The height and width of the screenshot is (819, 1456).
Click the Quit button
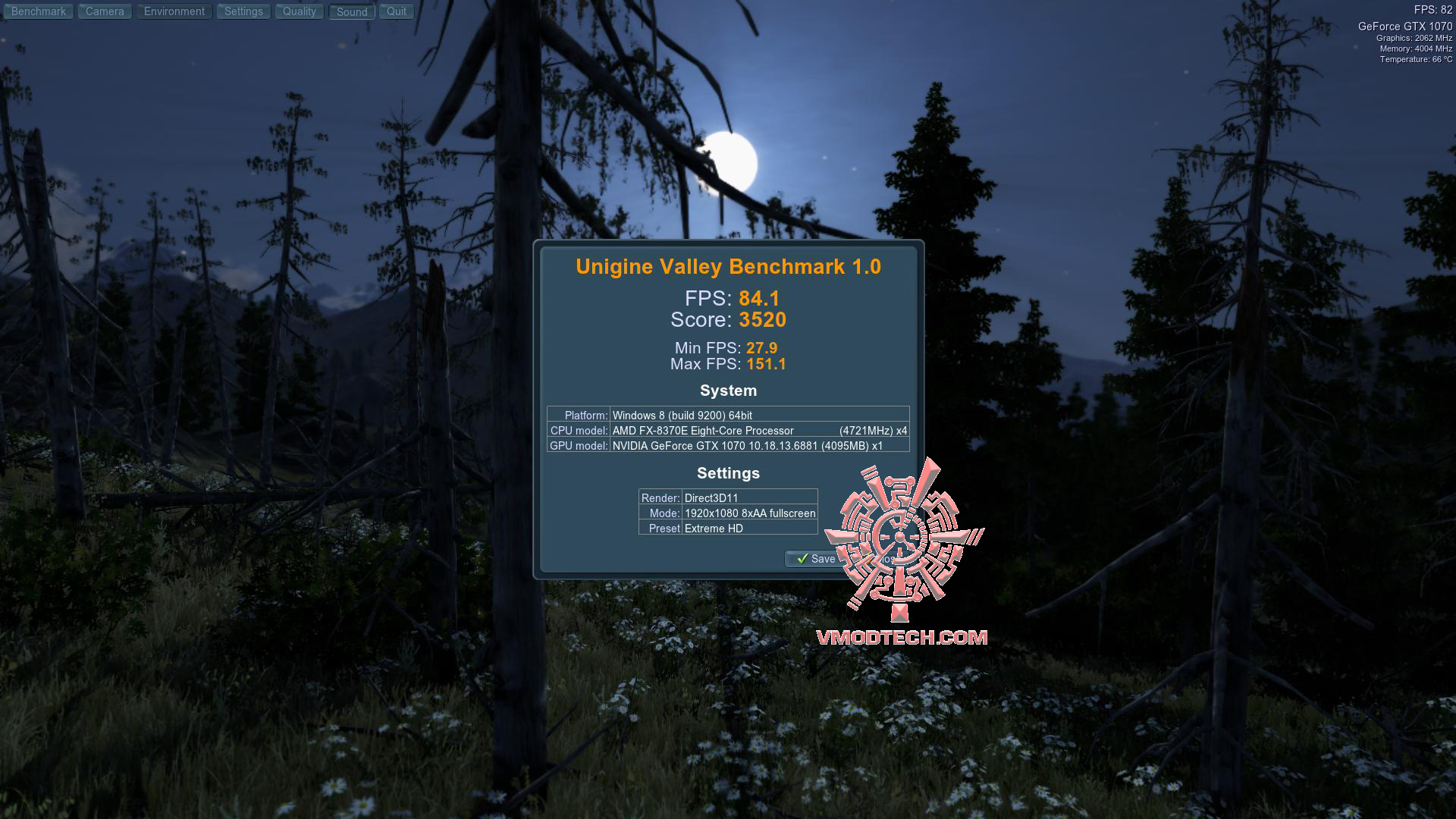[396, 11]
